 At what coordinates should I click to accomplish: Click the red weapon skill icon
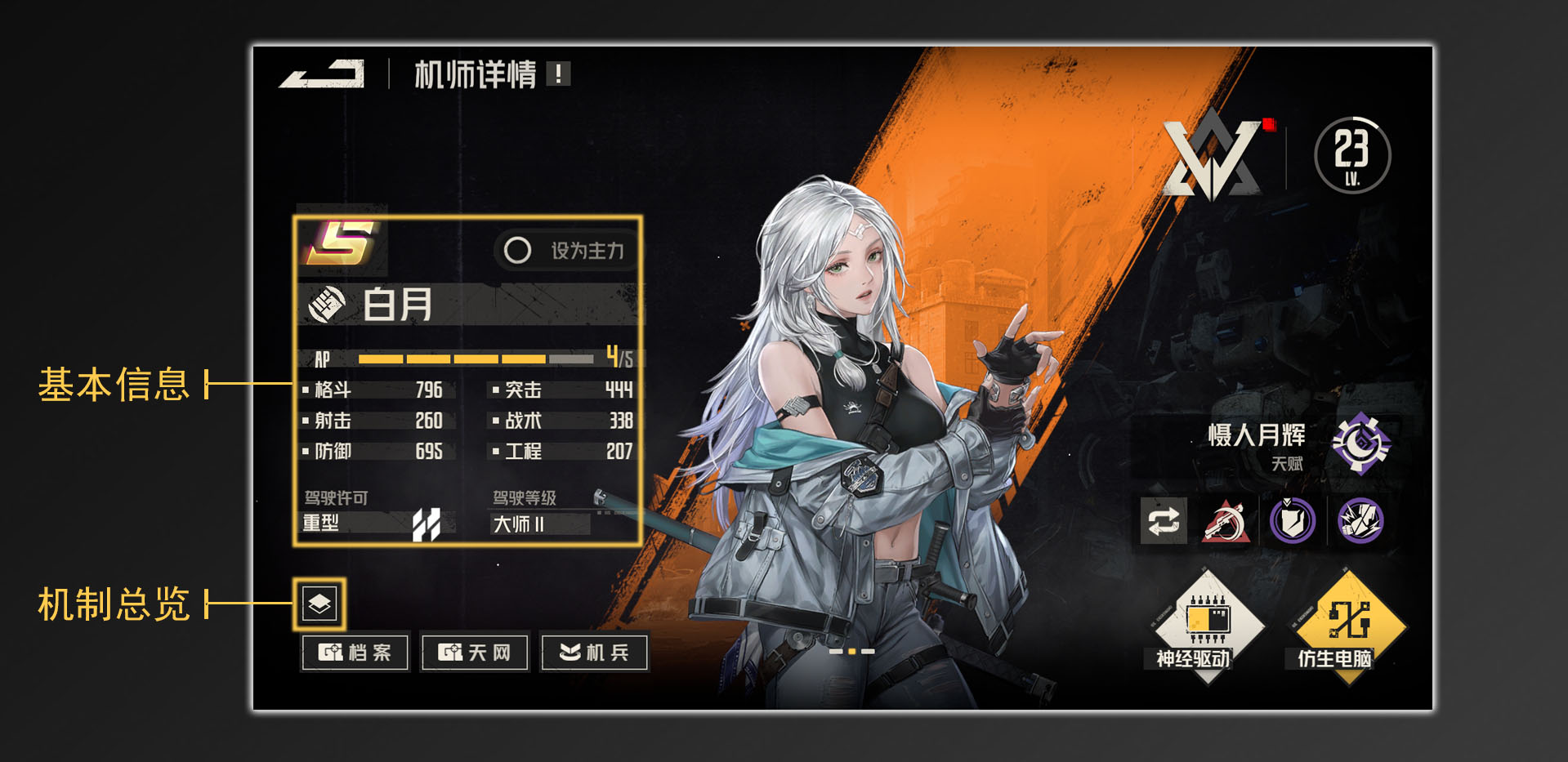1228,520
